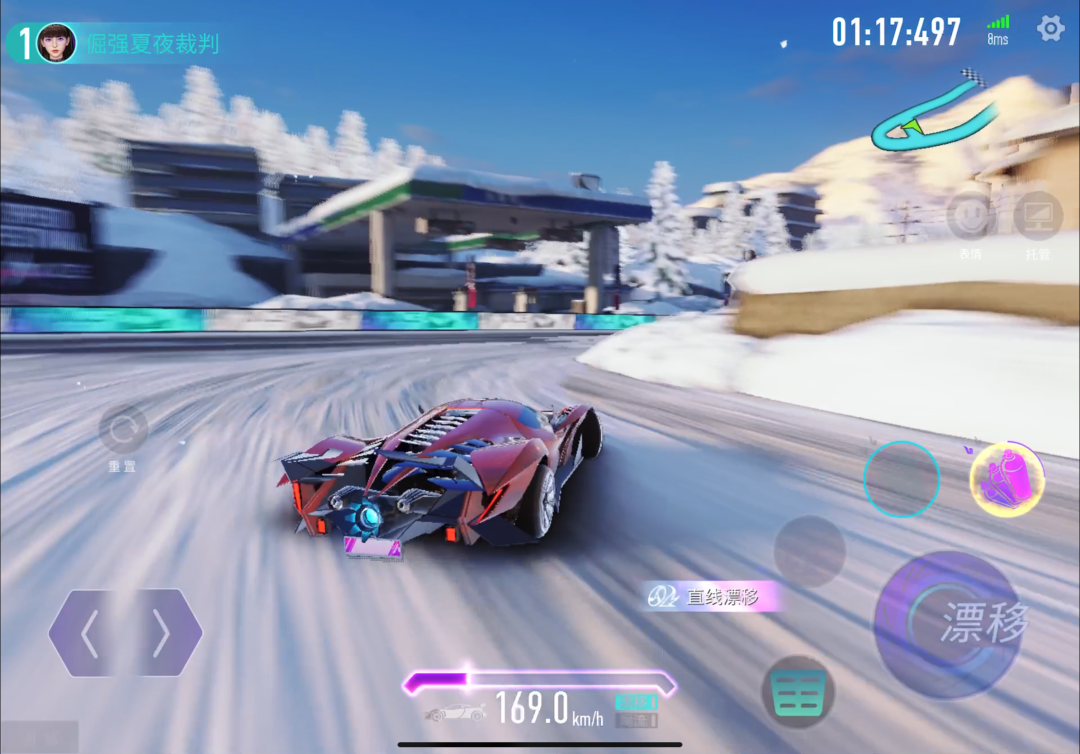Open the 表情 emoji smiley button
This screenshot has width=1080, height=754.
pyautogui.click(x=970, y=216)
